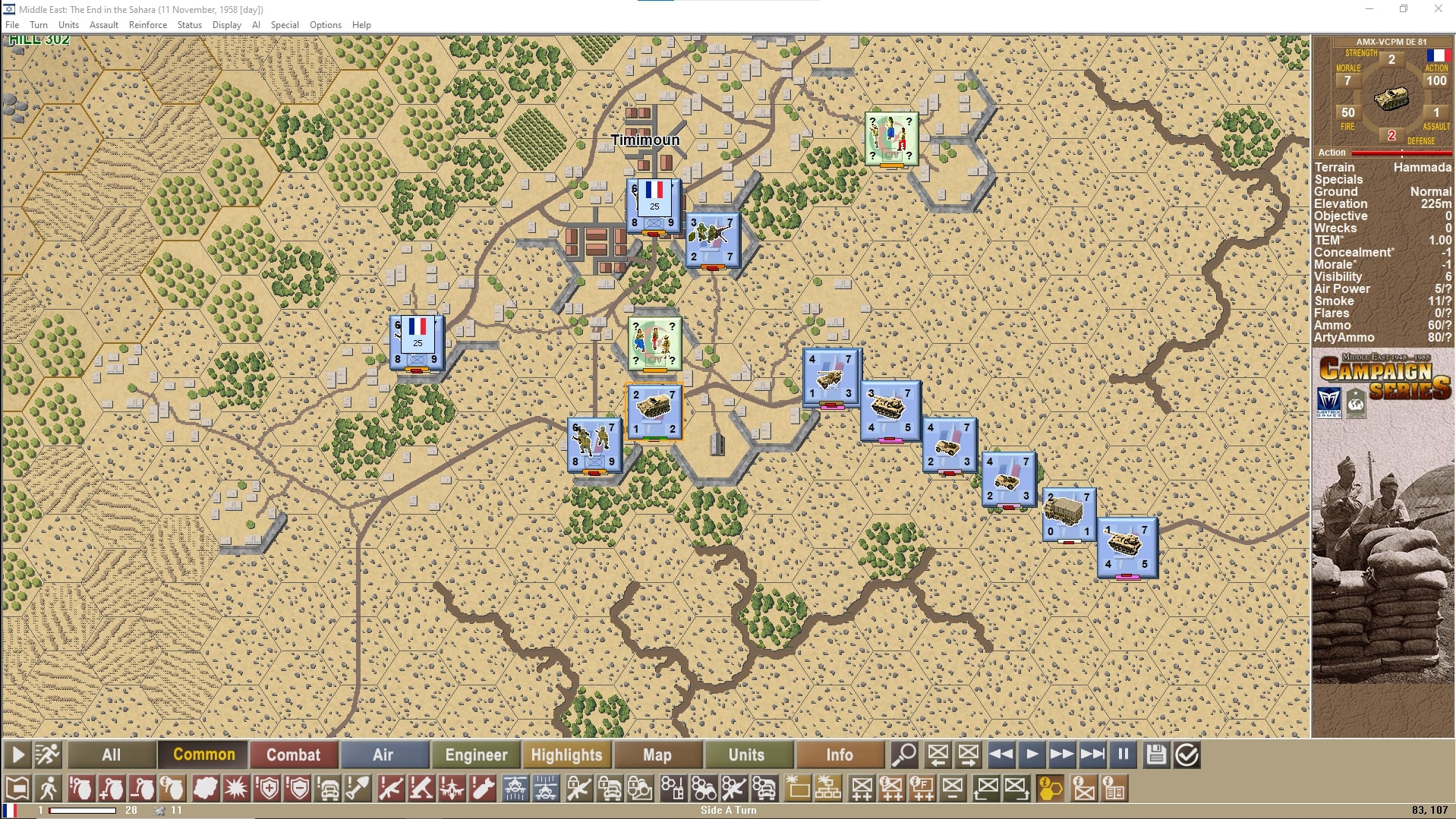The height and width of the screenshot is (819, 1456).
Task: Save the game with the floppy disk icon
Action: (1156, 755)
